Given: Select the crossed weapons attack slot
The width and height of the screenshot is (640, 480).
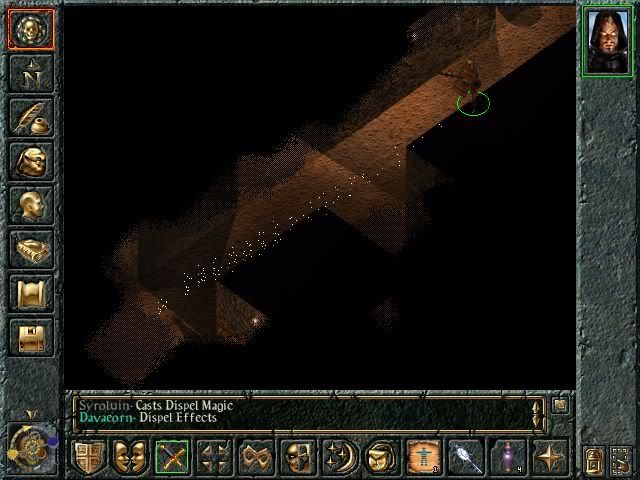Looking at the screenshot, I should point(171,456).
